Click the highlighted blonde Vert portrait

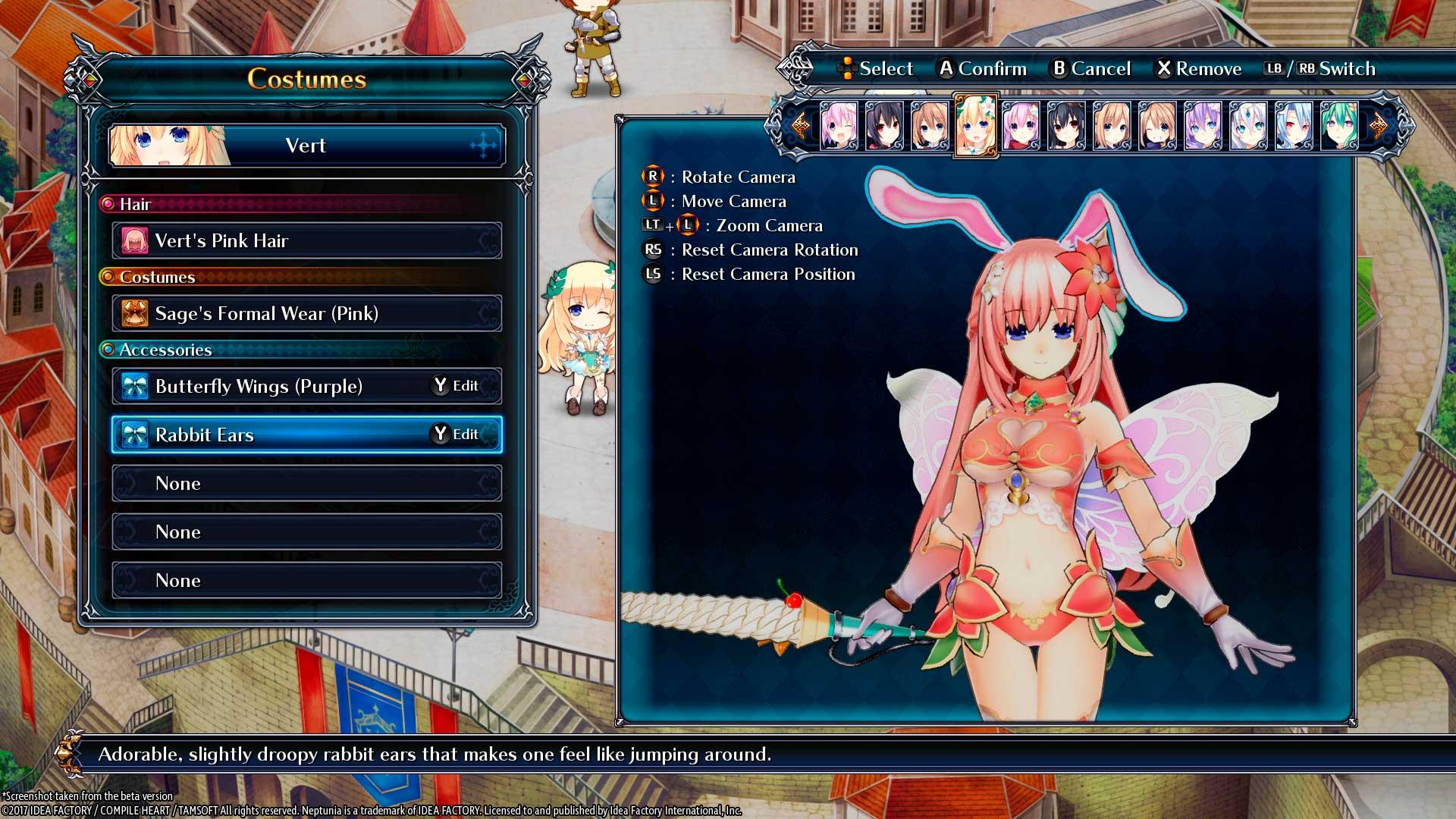[975, 125]
